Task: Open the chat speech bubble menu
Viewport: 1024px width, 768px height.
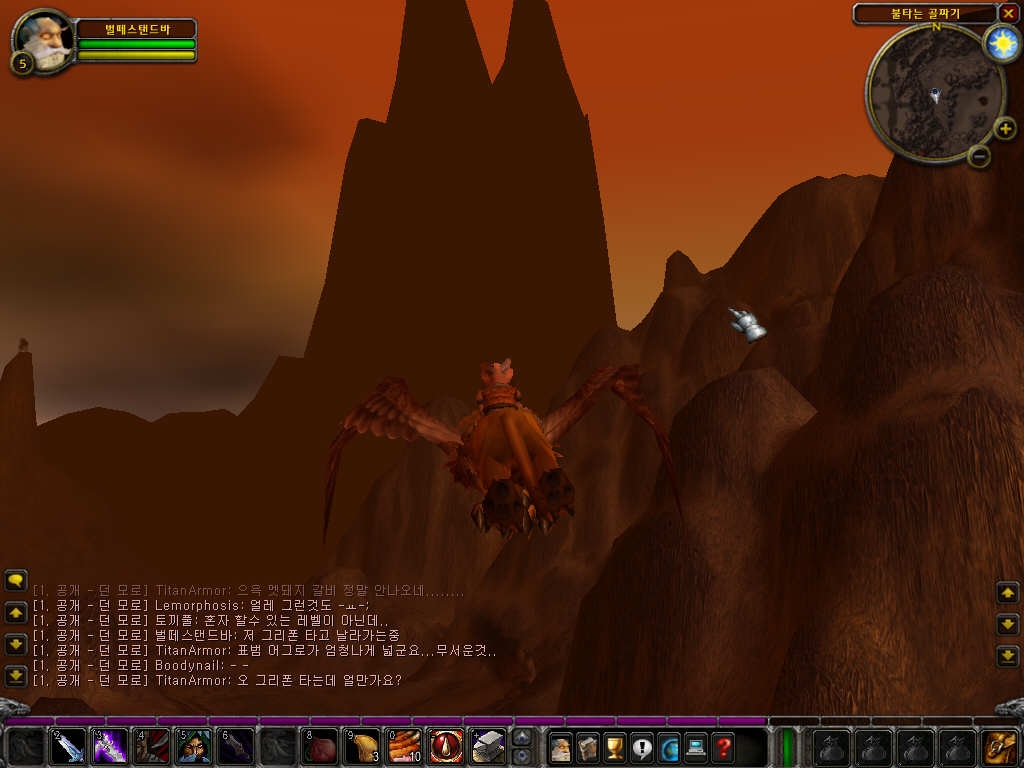Action: click(x=15, y=580)
